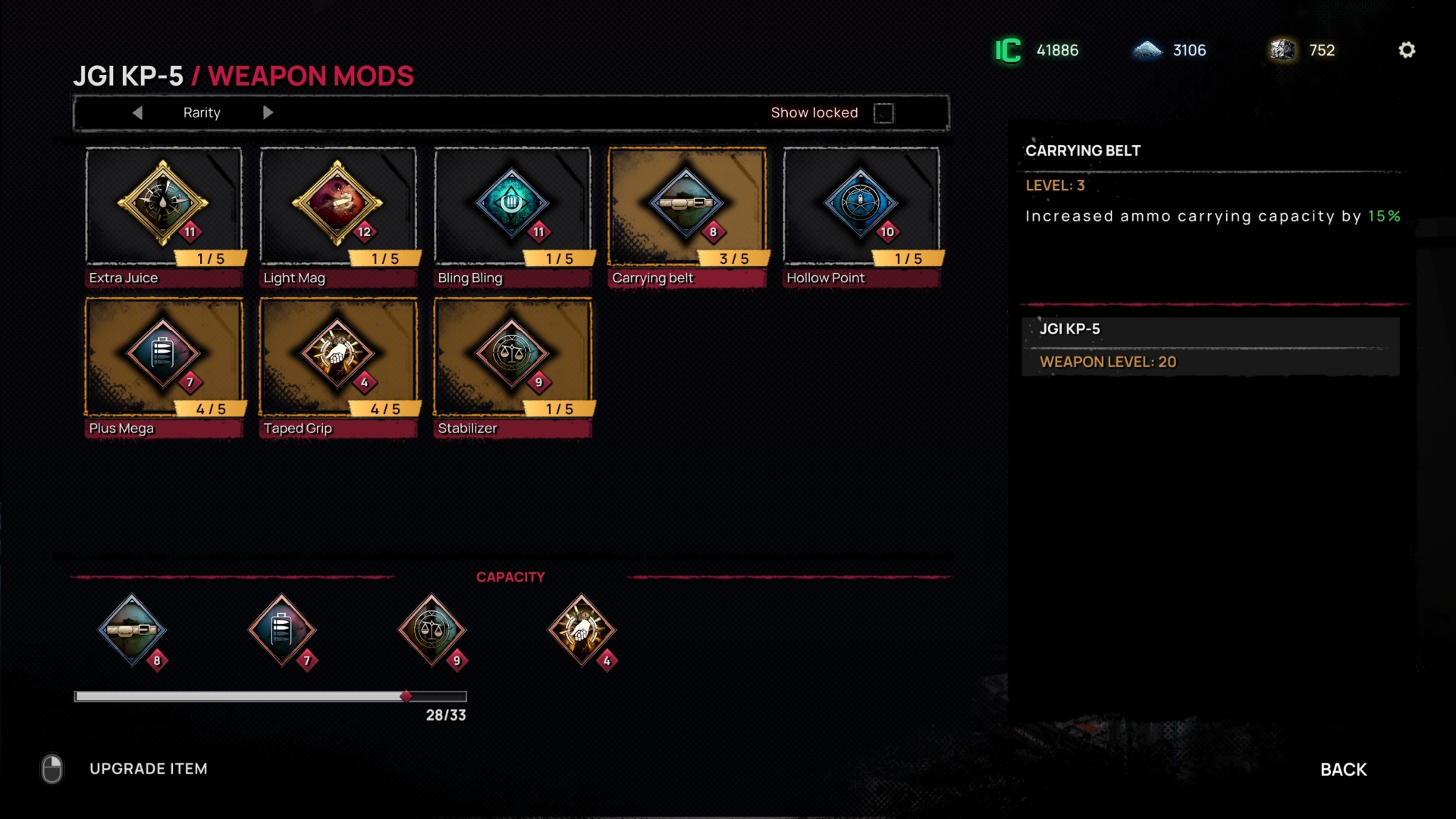The width and height of the screenshot is (1456, 819).
Task: Open the settings gear
Action: [1408, 49]
